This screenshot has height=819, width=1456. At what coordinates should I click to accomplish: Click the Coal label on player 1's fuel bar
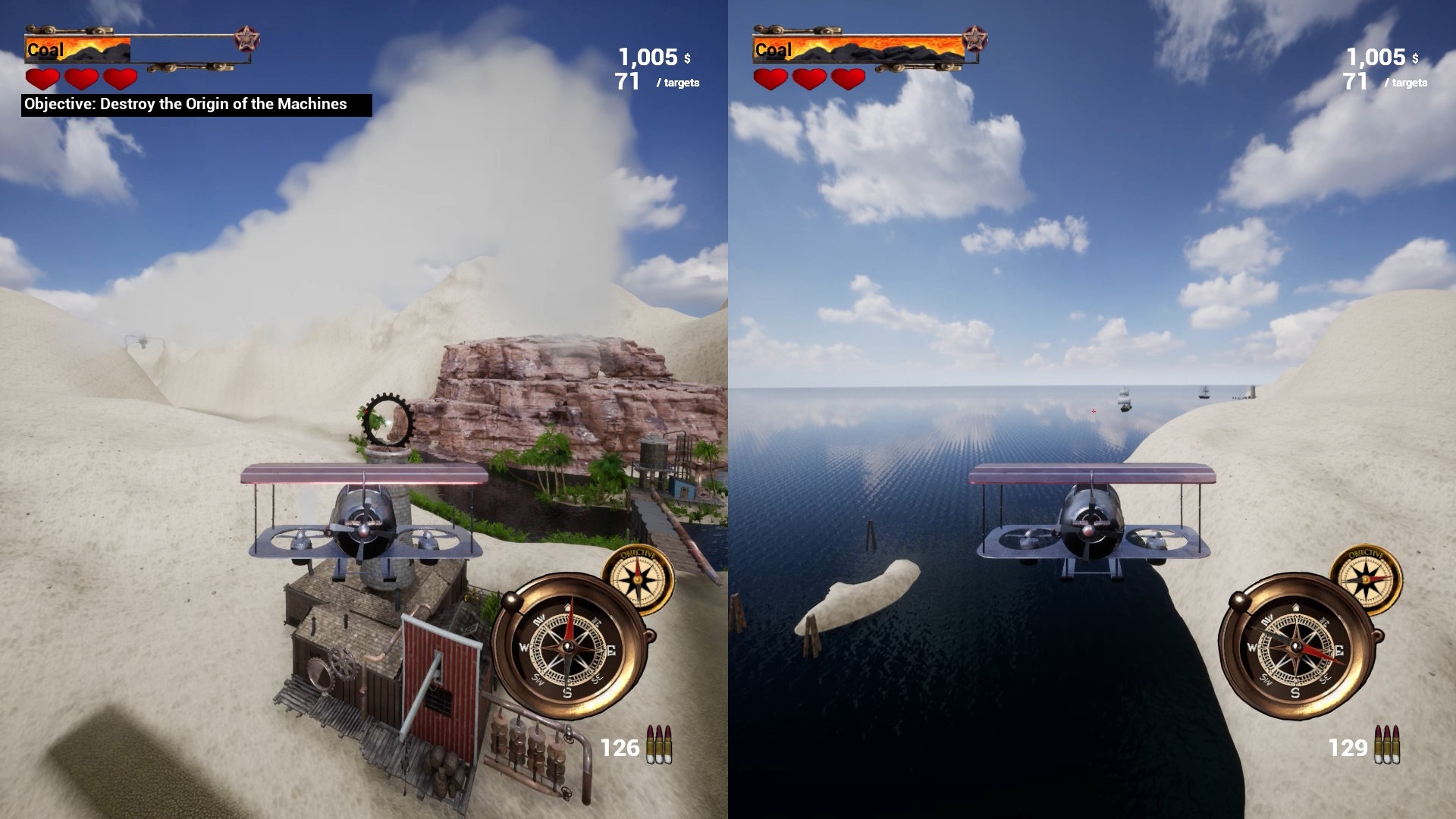coord(46,50)
